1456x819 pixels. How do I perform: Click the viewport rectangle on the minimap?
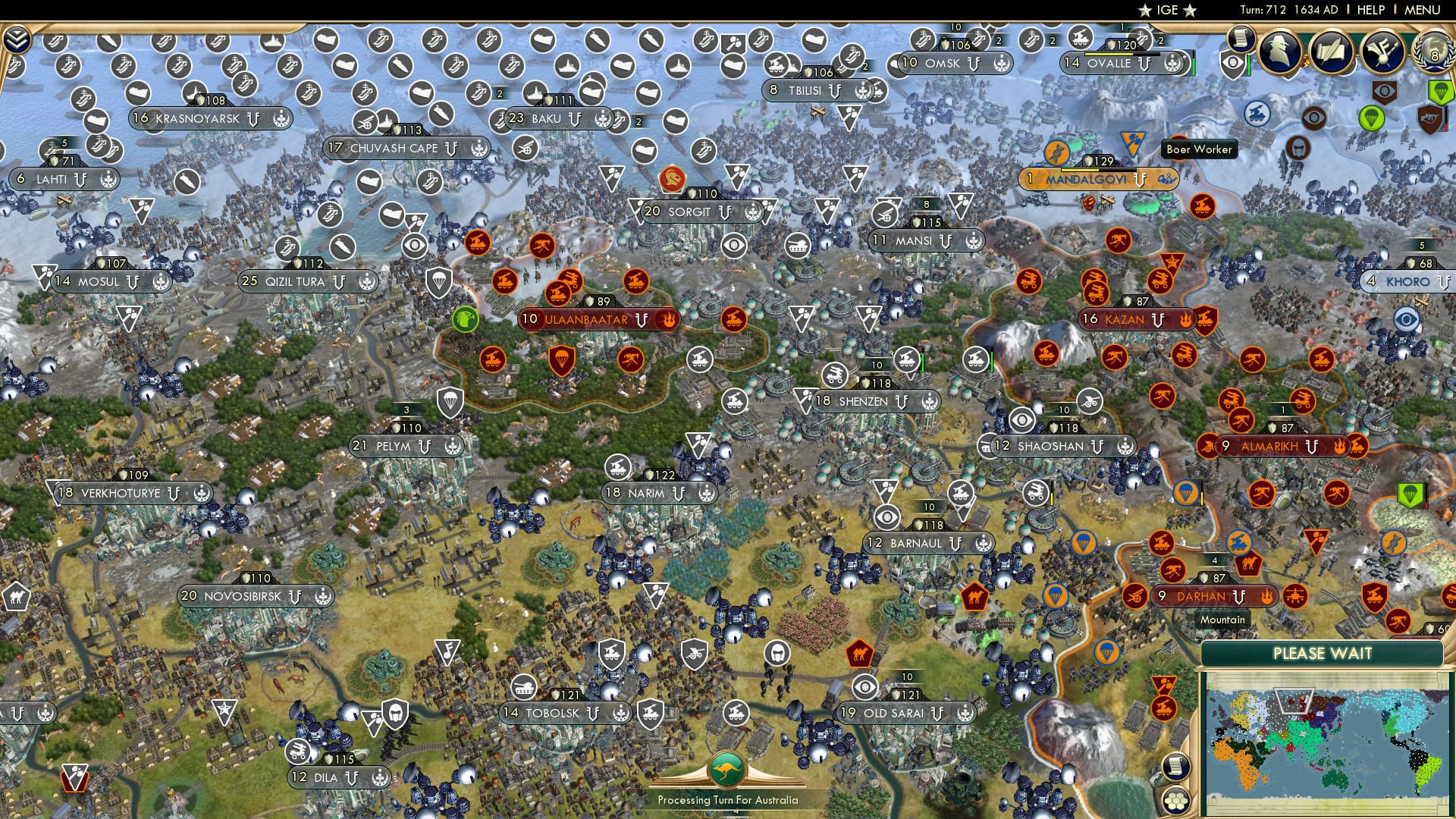tap(1294, 701)
